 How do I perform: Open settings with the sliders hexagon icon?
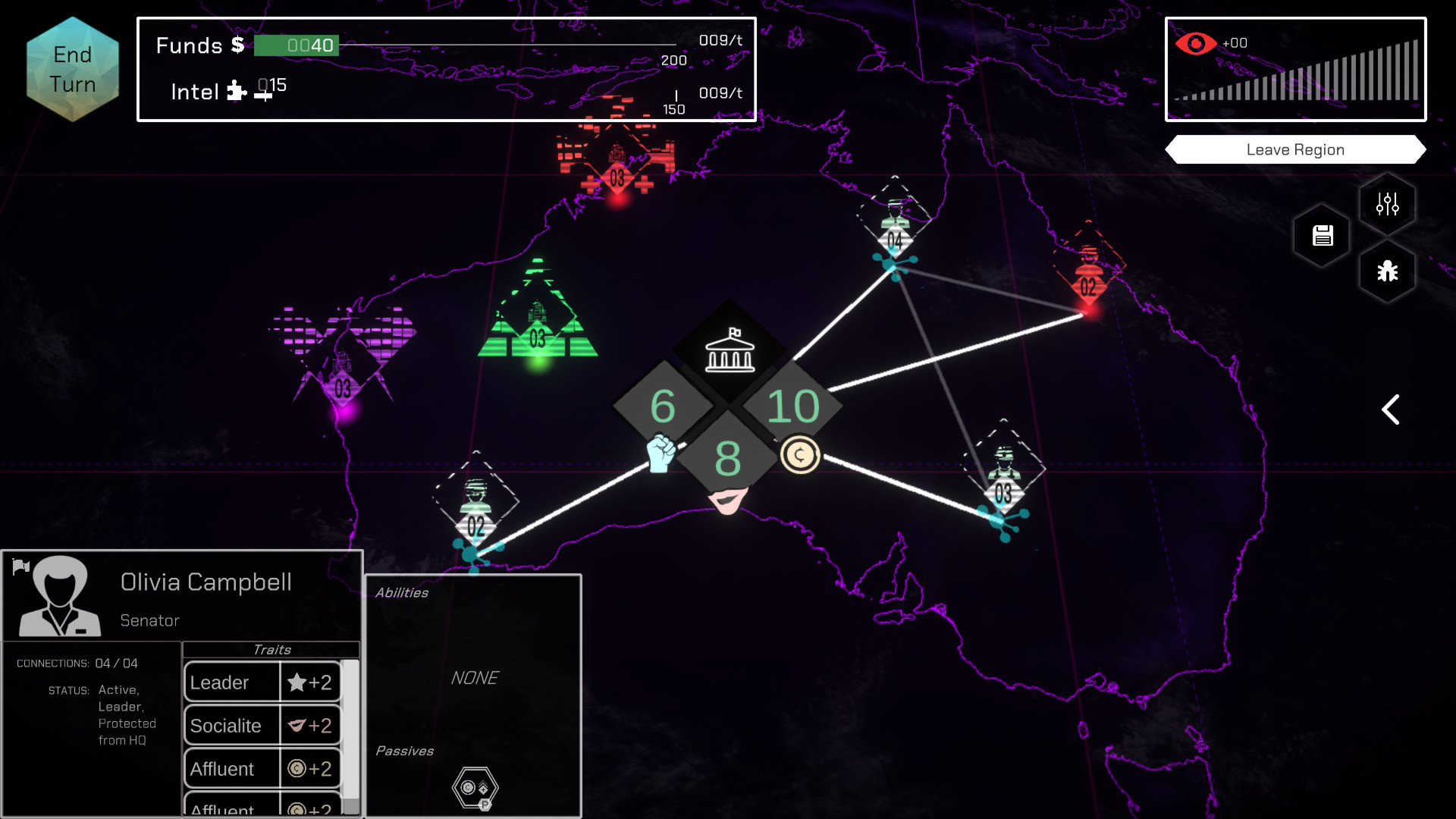(x=1387, y=202)
